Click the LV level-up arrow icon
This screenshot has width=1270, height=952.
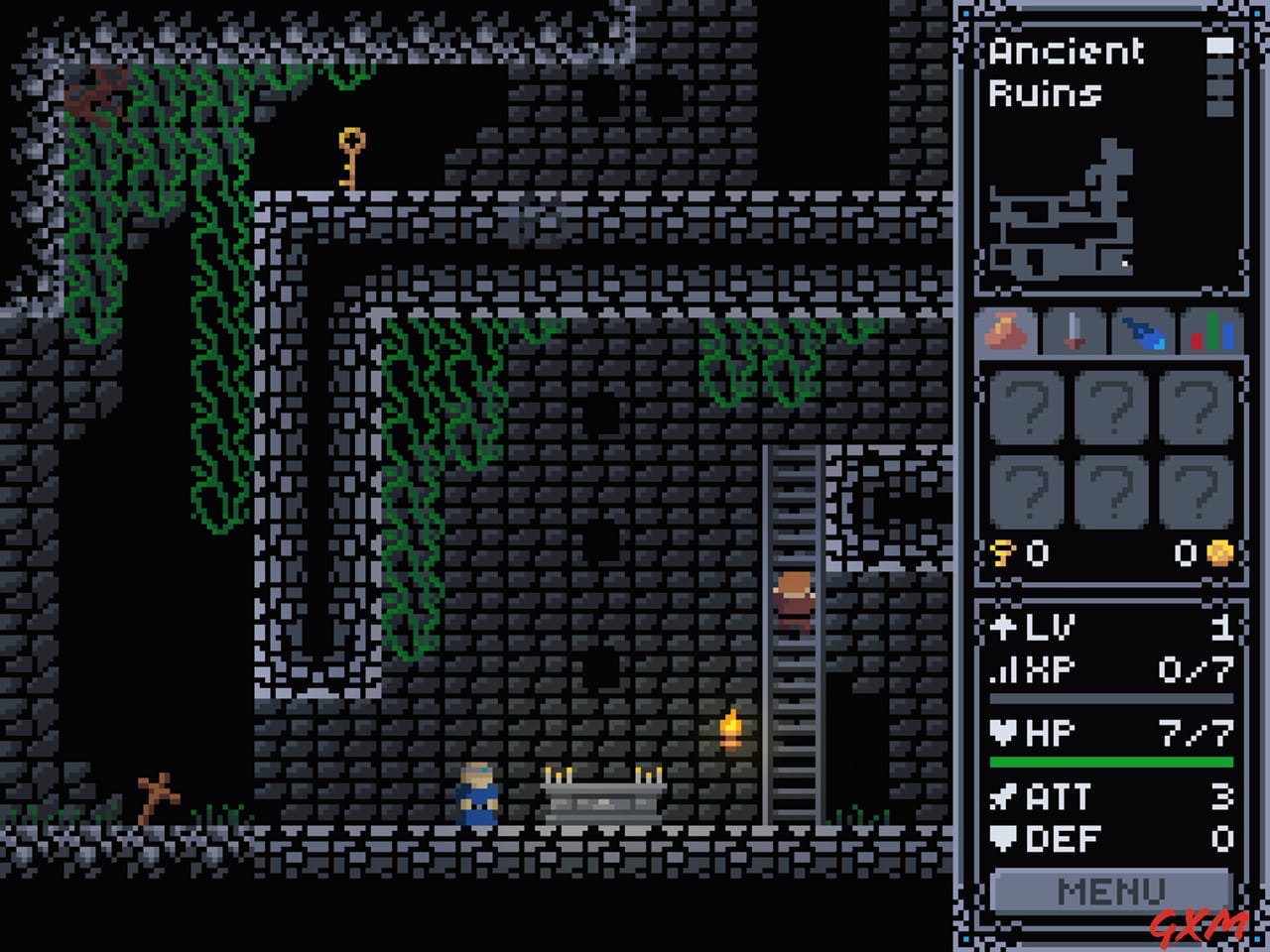[x=1004, y=627]
